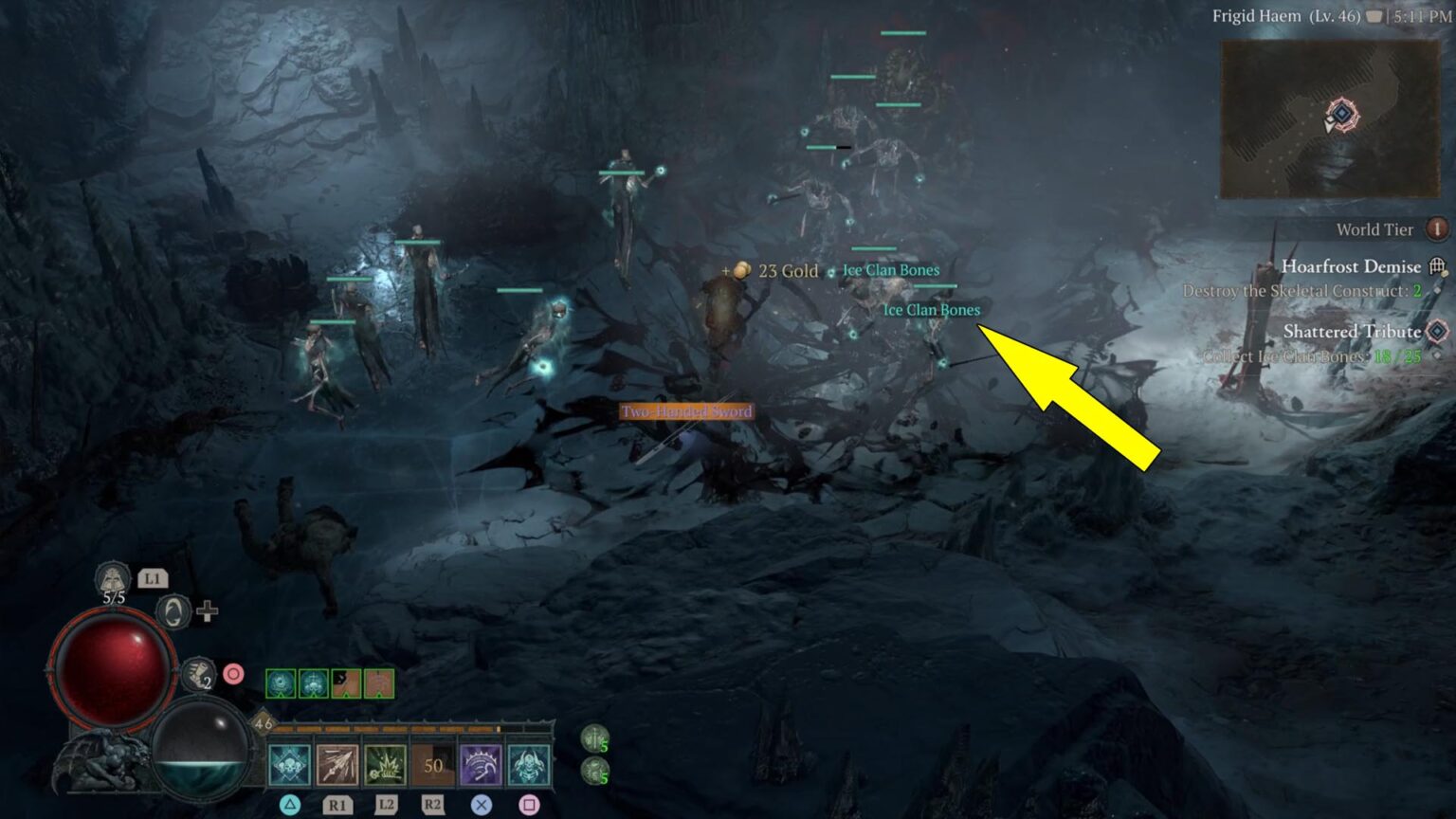Pick up the Two-Handed Sword drop label
The height and width of the screenshot is (819, 1456).
click(686, 412)
